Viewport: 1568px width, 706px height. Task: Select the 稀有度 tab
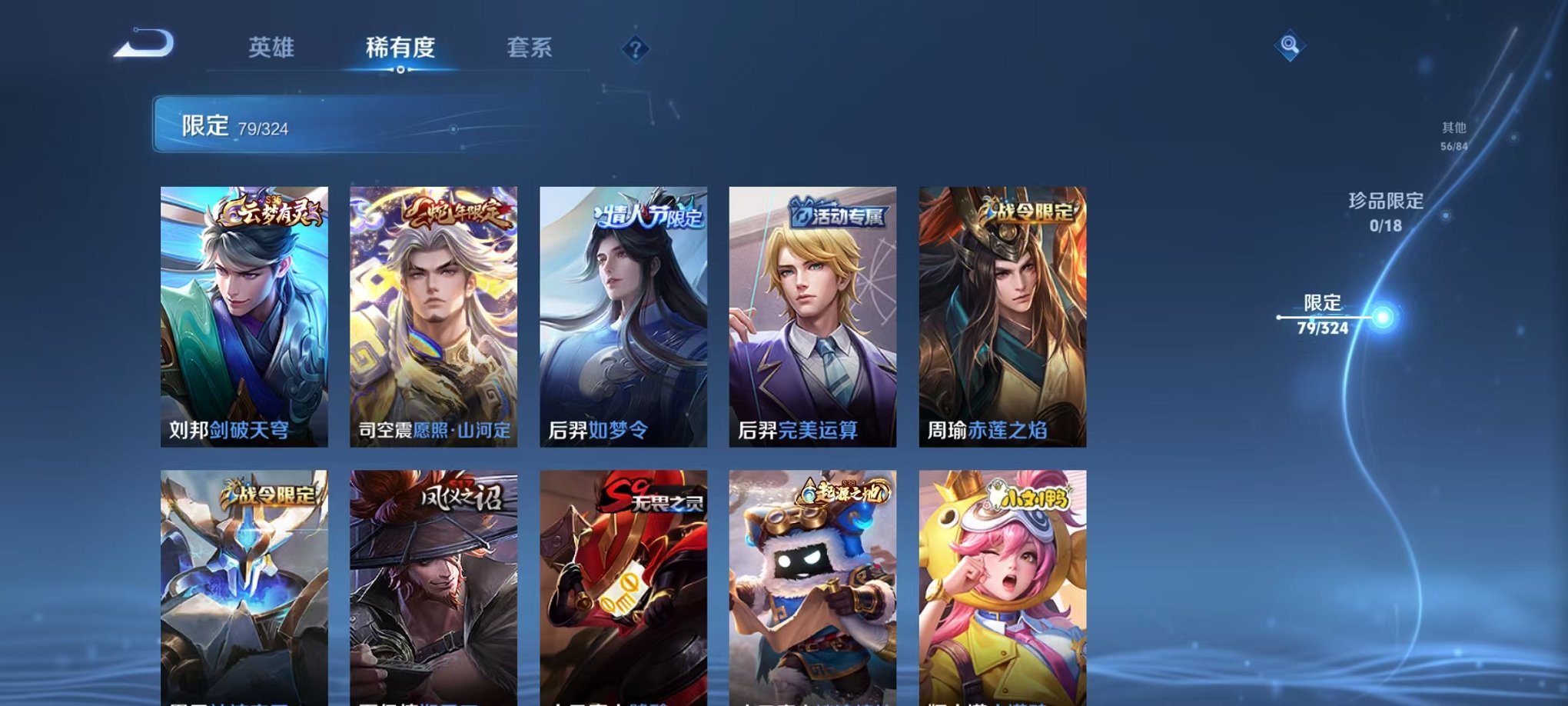pos(400,46)
